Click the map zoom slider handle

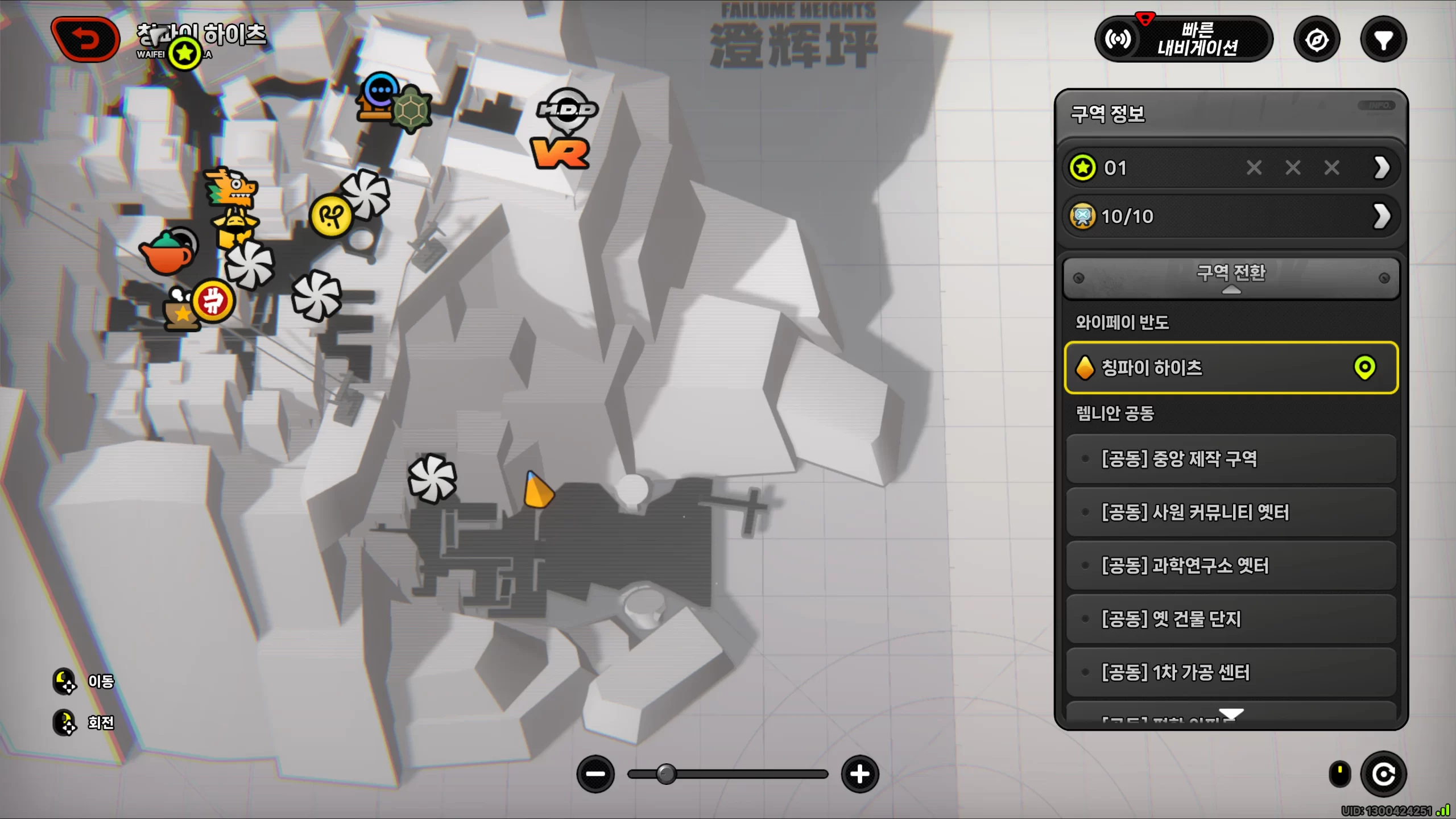[666, 774]
